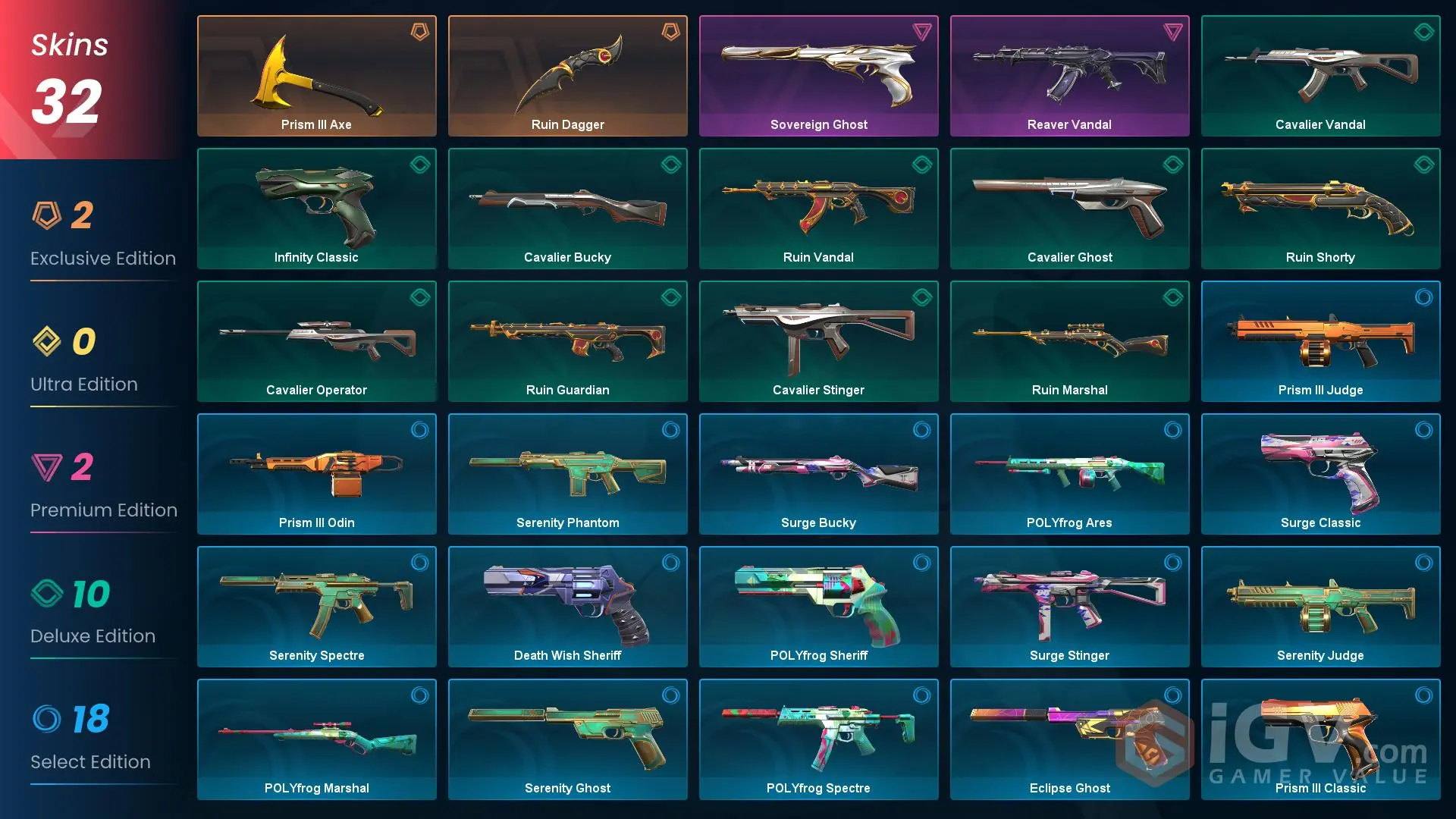Select the Prism III Judge skin
1456x819 pixels.
(1320, 340)
